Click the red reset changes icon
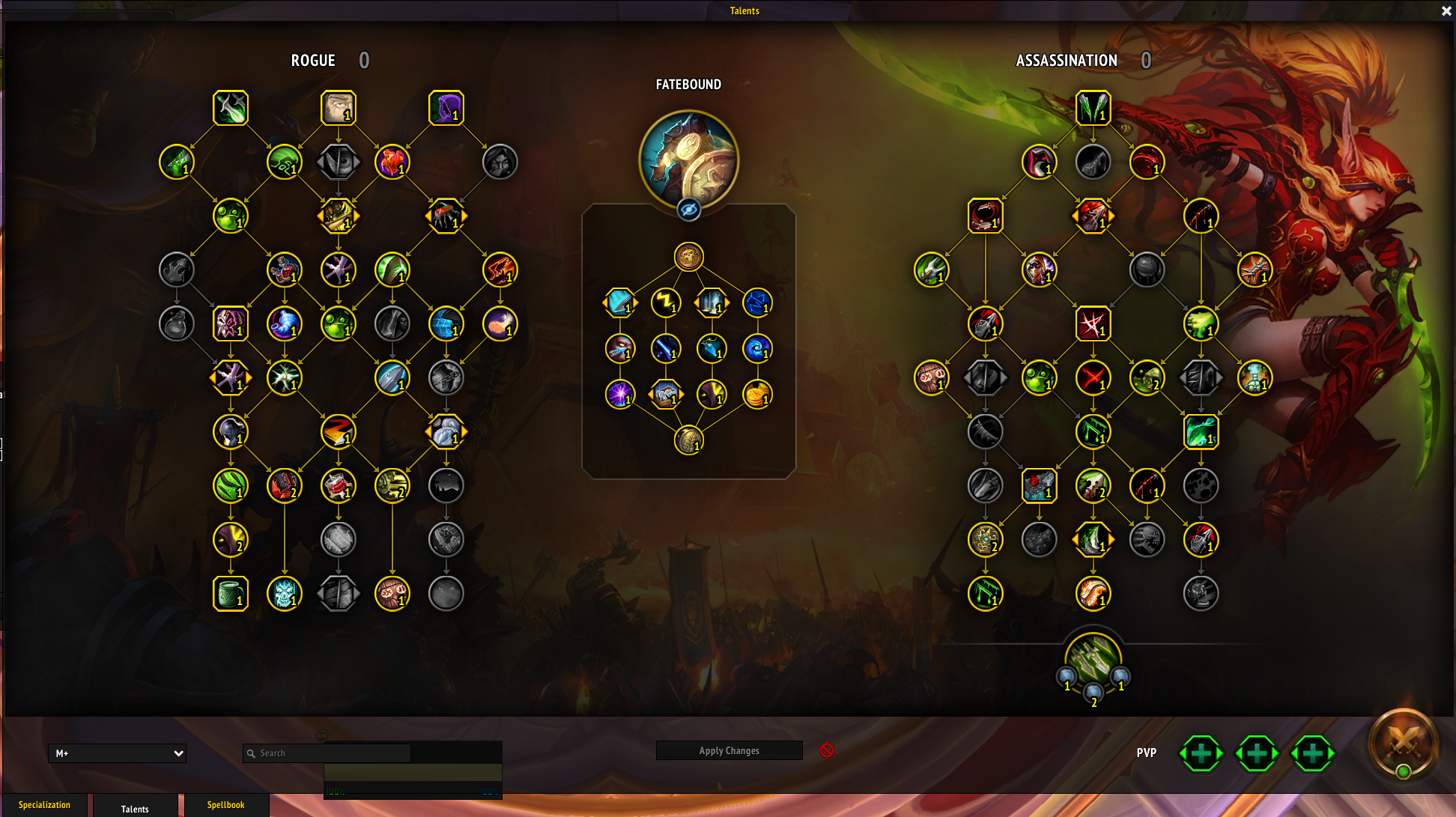The image size is (1456, 817). [827, 750]
